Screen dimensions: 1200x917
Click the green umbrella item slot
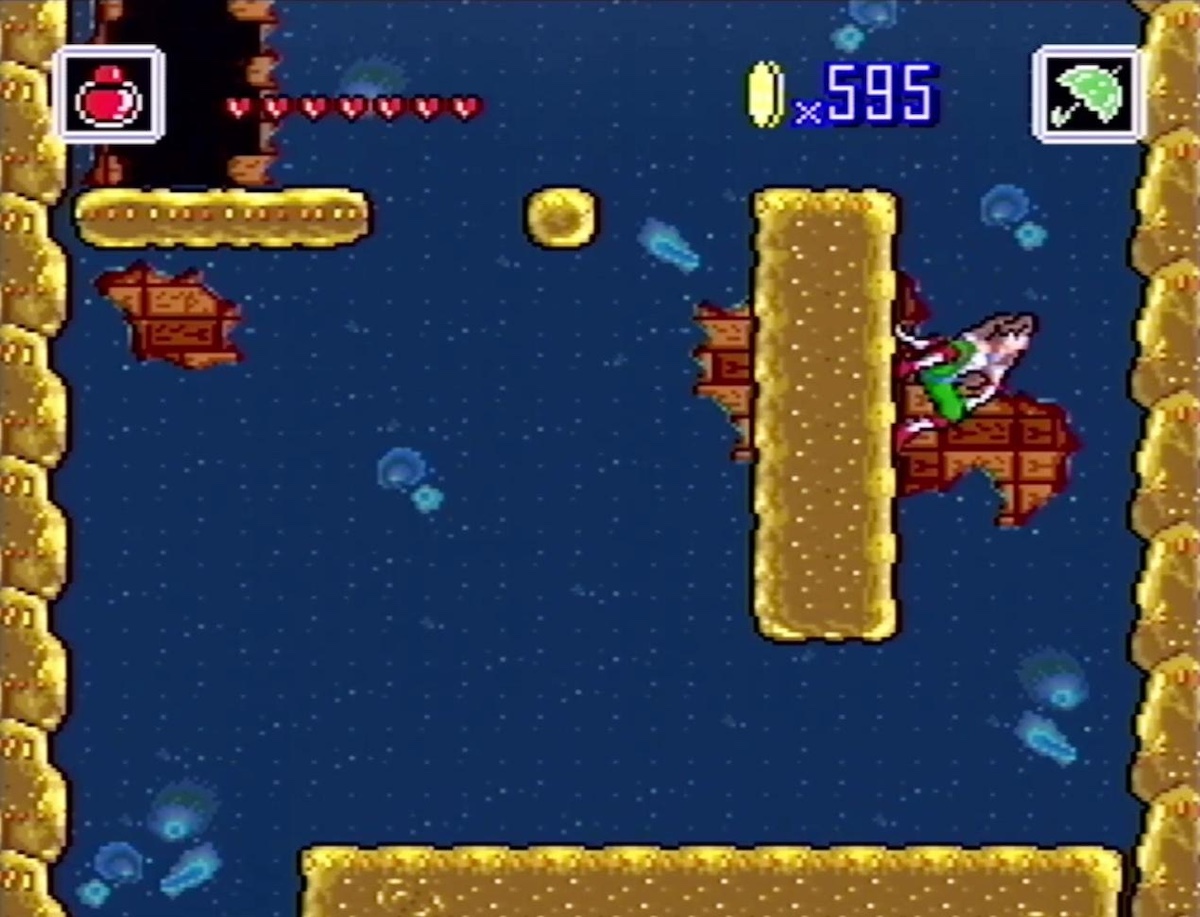point(1088,95)
